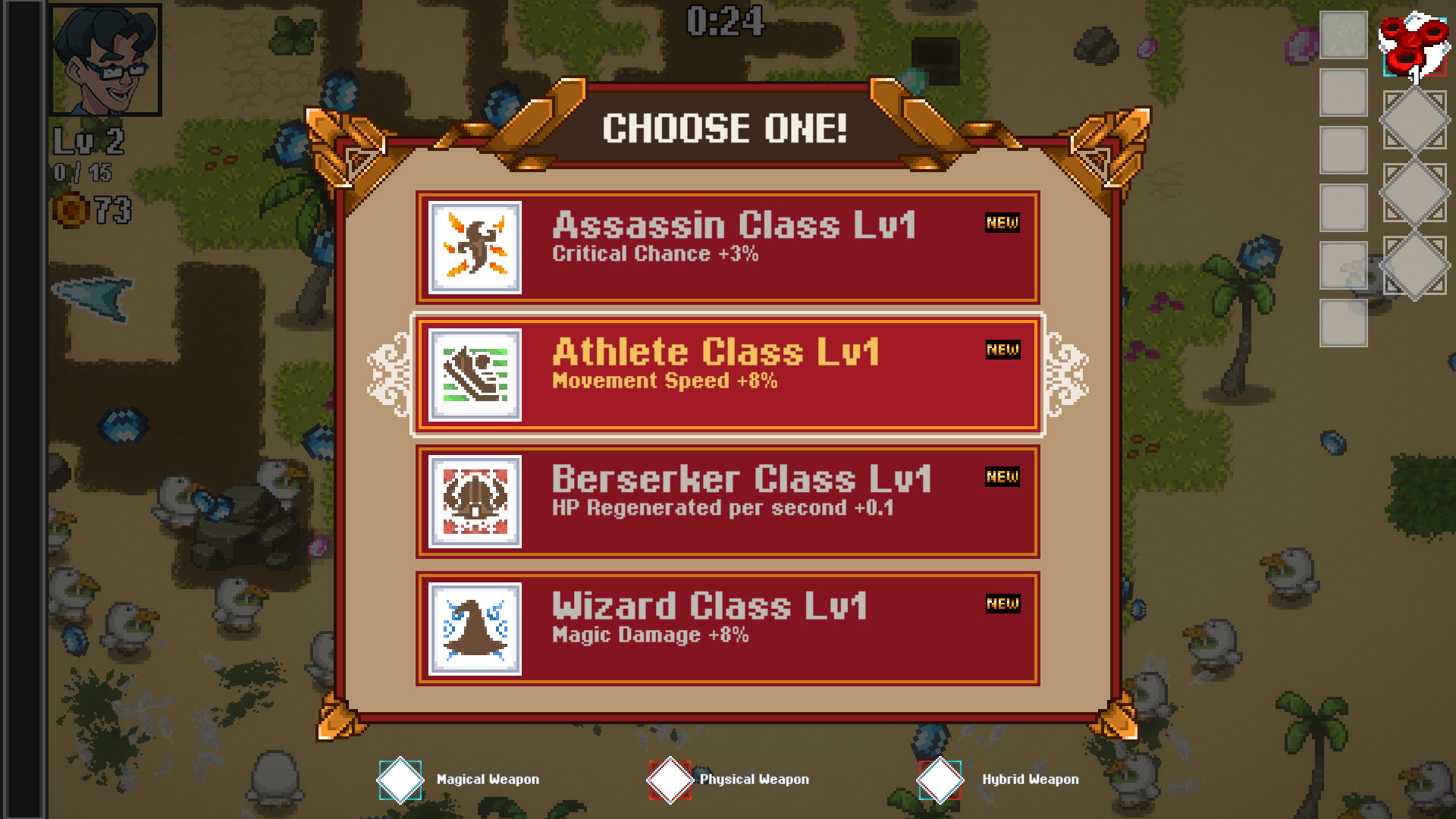Select the Magical Weapon diamond icon
The width and height of the screenshot is (1456, 819).
pos(400,779)
